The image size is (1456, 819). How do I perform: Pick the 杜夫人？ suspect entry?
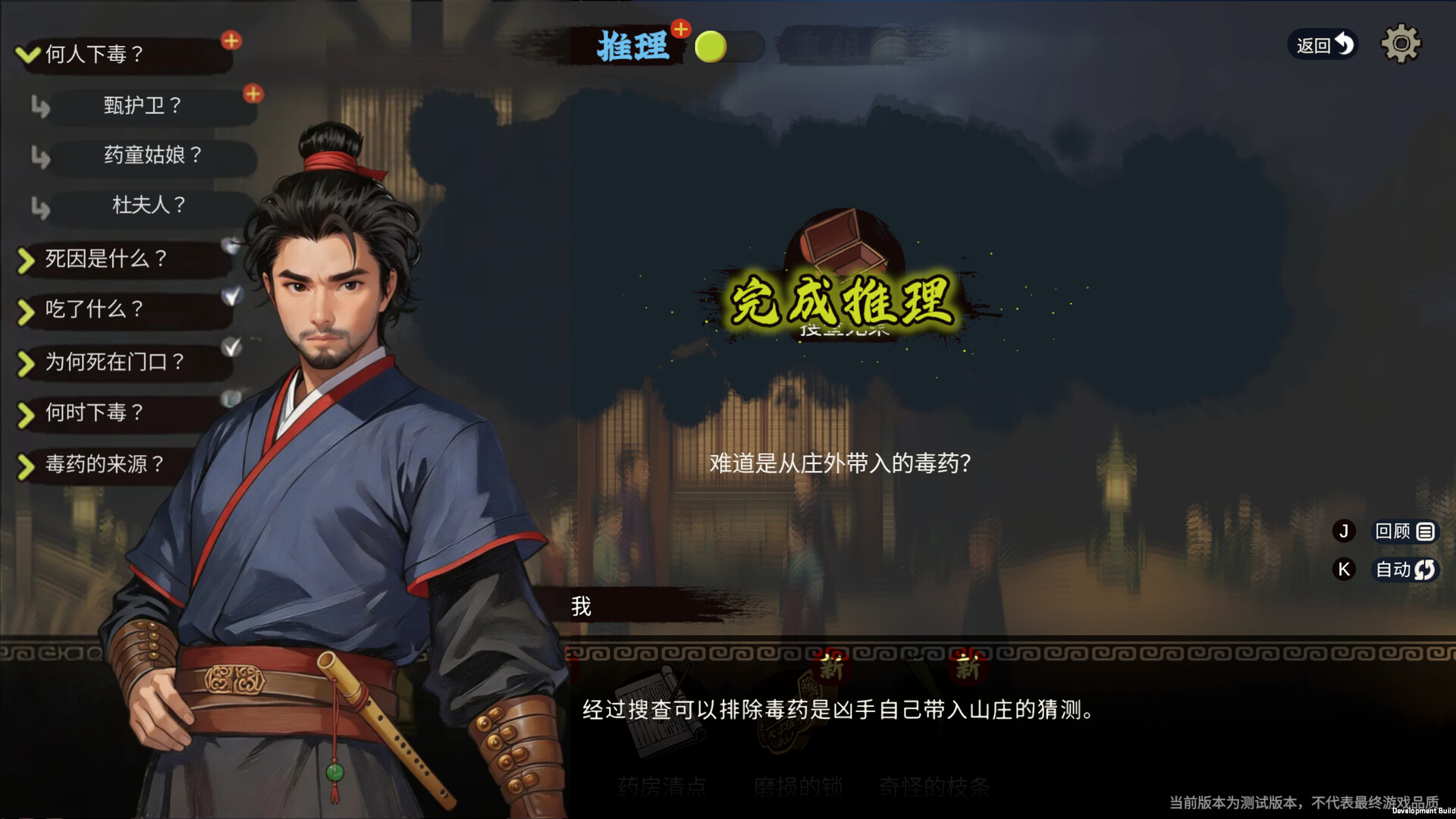(149, 206)
